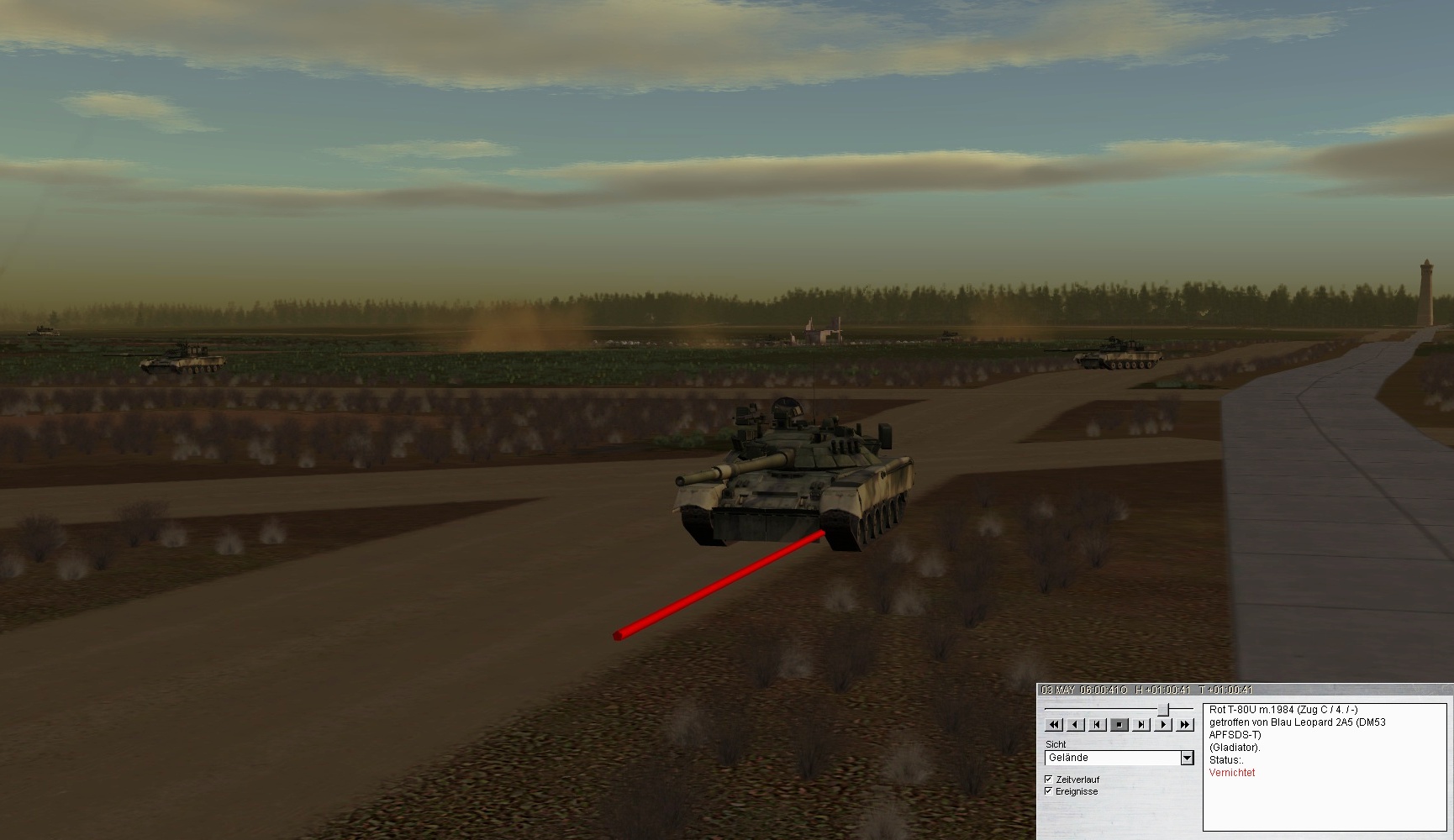Viewport: 1454px width, 840px height.
Task: Toggle the Zeitverlauf checkbox
Action: (x=1048, y=780)
